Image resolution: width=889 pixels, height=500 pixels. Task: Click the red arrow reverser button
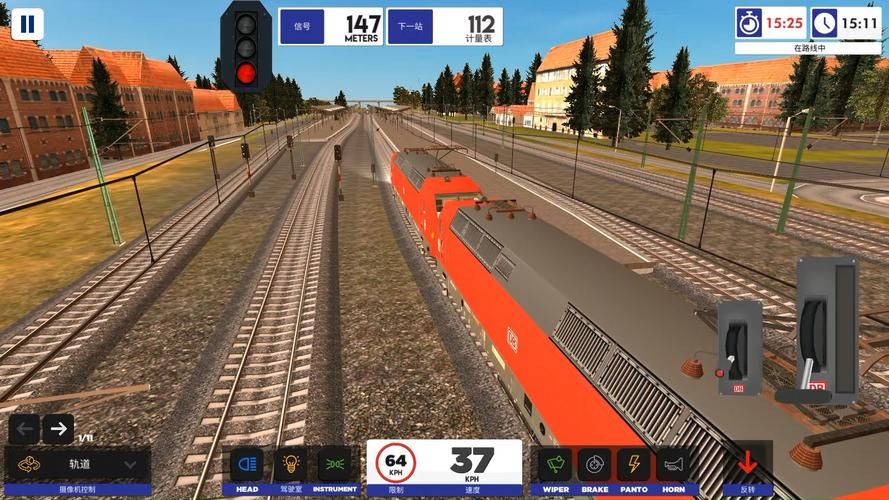tap(748, 465)
